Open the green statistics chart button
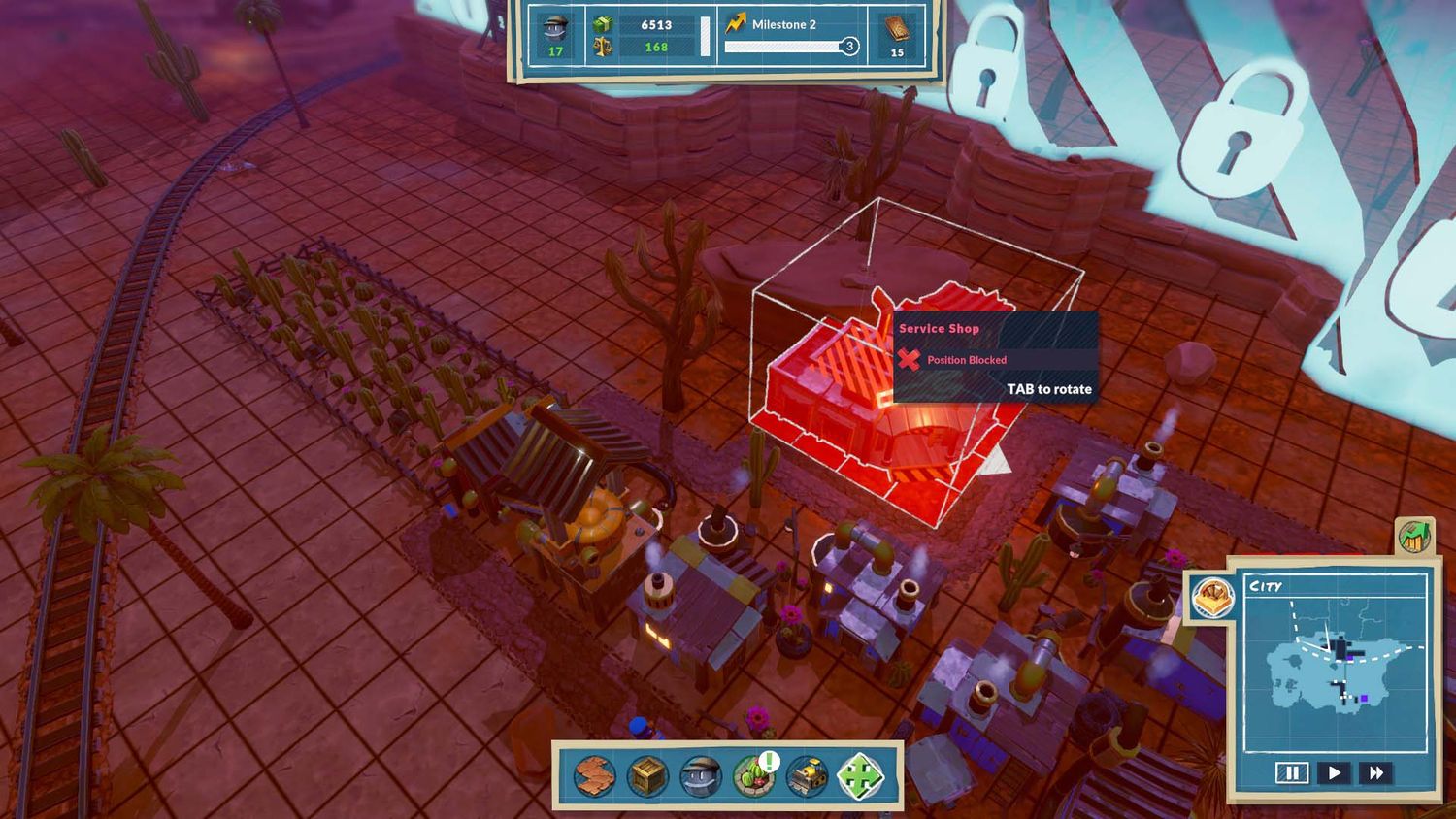 coord(1414,536)
